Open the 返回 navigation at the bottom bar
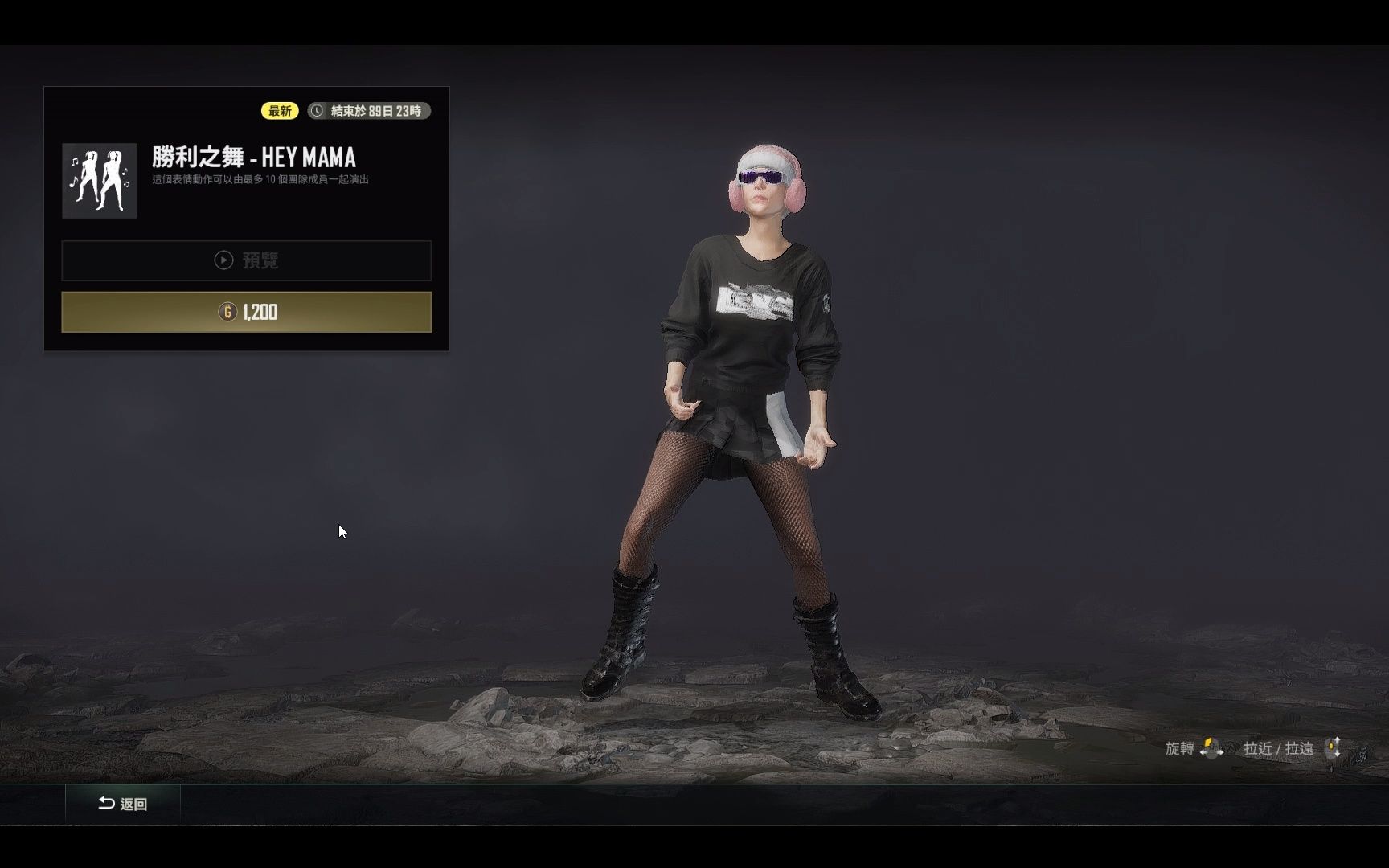Viewport: 1389px width, 868px height. tap(123, 804)
